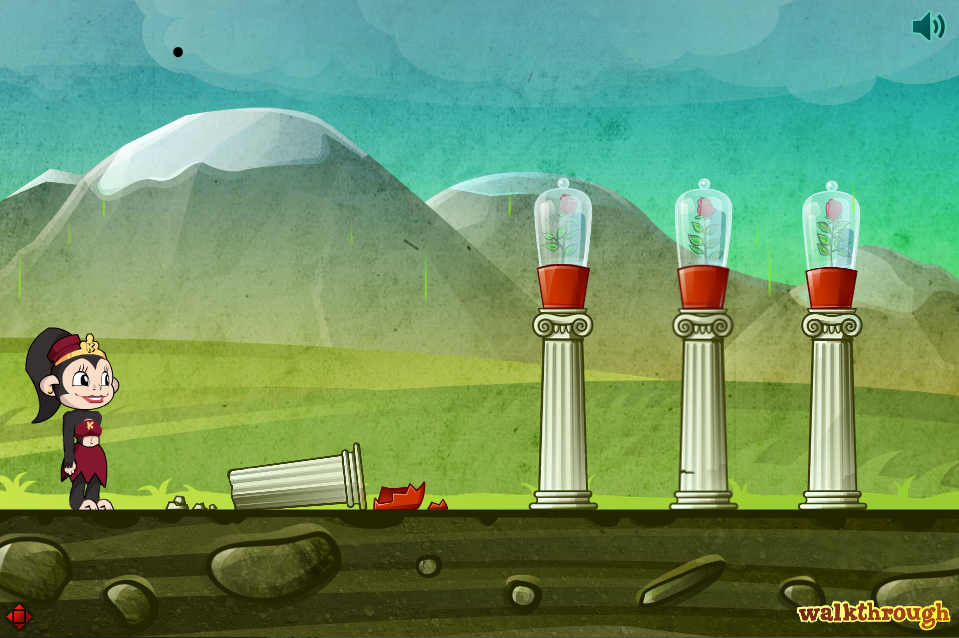Toggle the sound speaker icon
This screenshot has width=959, height=638.
pyautogui.click(x=927, y=26)
